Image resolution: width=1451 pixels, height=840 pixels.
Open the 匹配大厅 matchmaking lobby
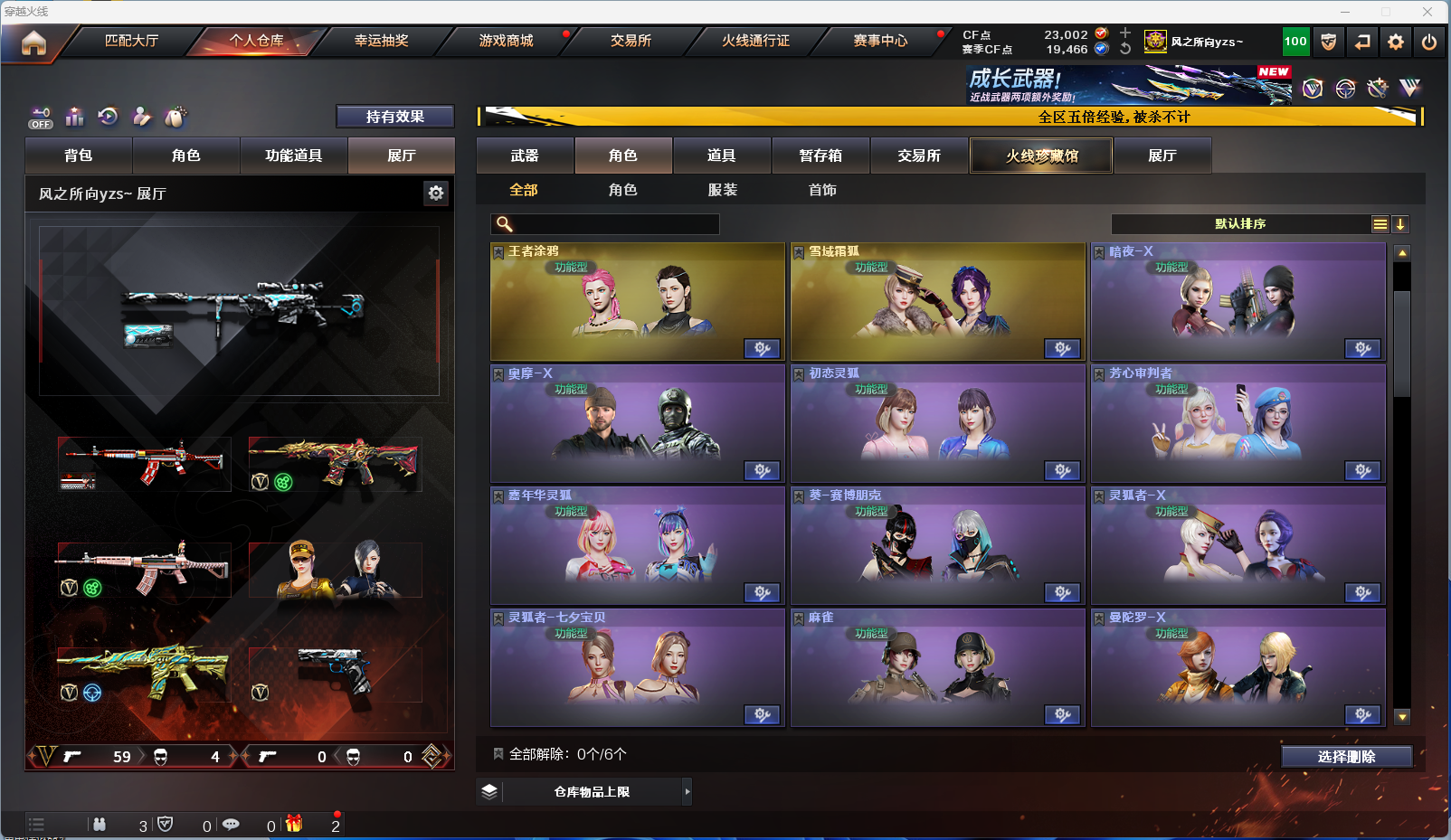(131, 41)
